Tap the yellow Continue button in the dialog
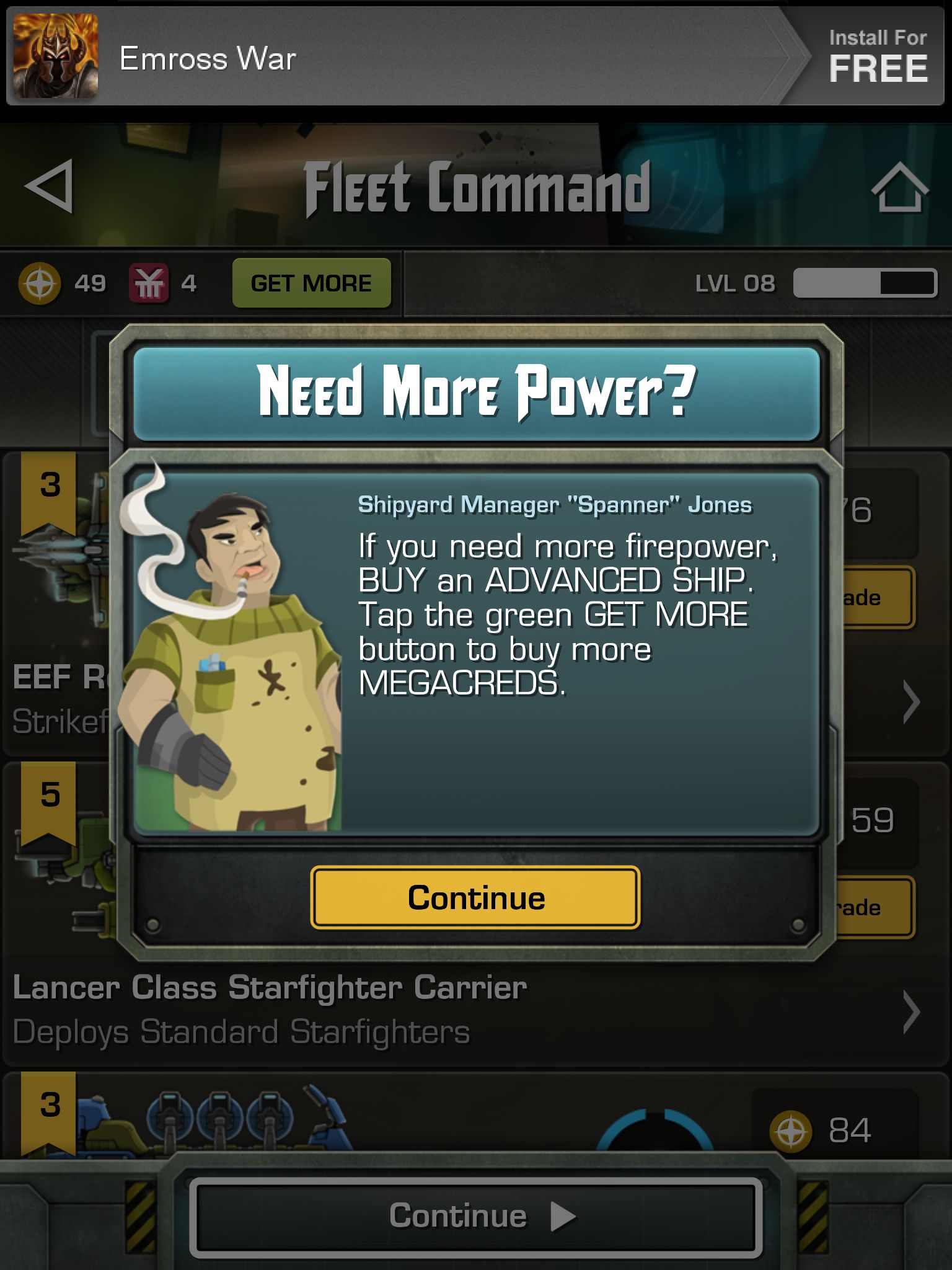Viewport: 952px width, 1270px height. pyautogui.click(x=475, y=897)
